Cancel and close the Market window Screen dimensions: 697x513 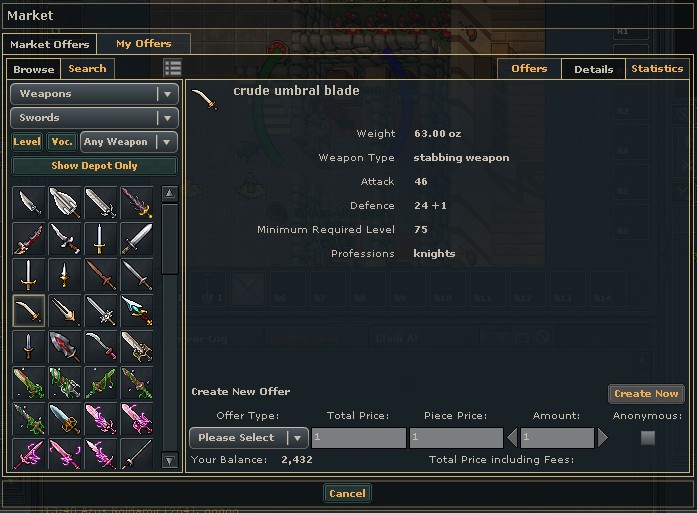click(x=347, y=493)
